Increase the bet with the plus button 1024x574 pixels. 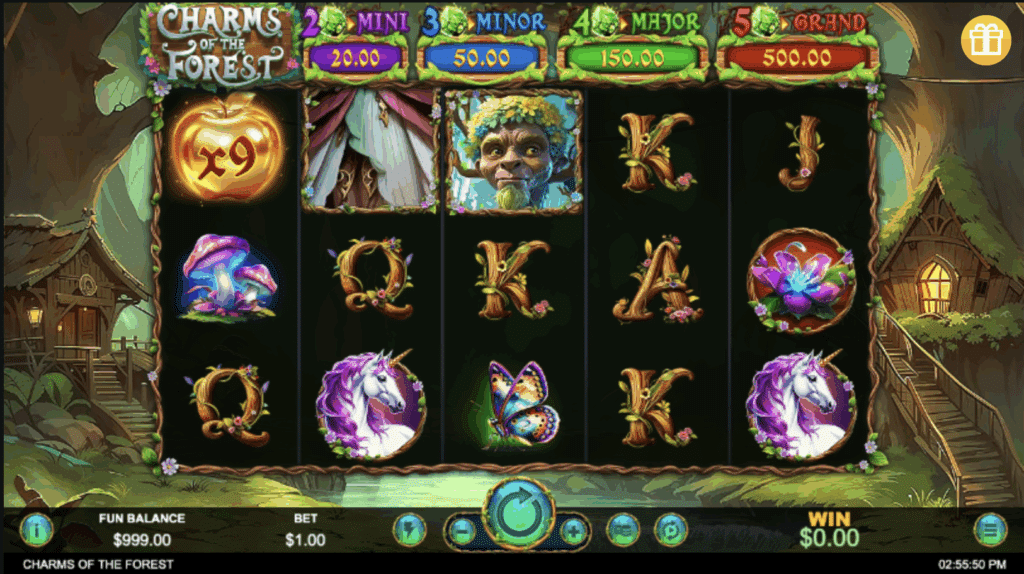(x=574, y=529)
